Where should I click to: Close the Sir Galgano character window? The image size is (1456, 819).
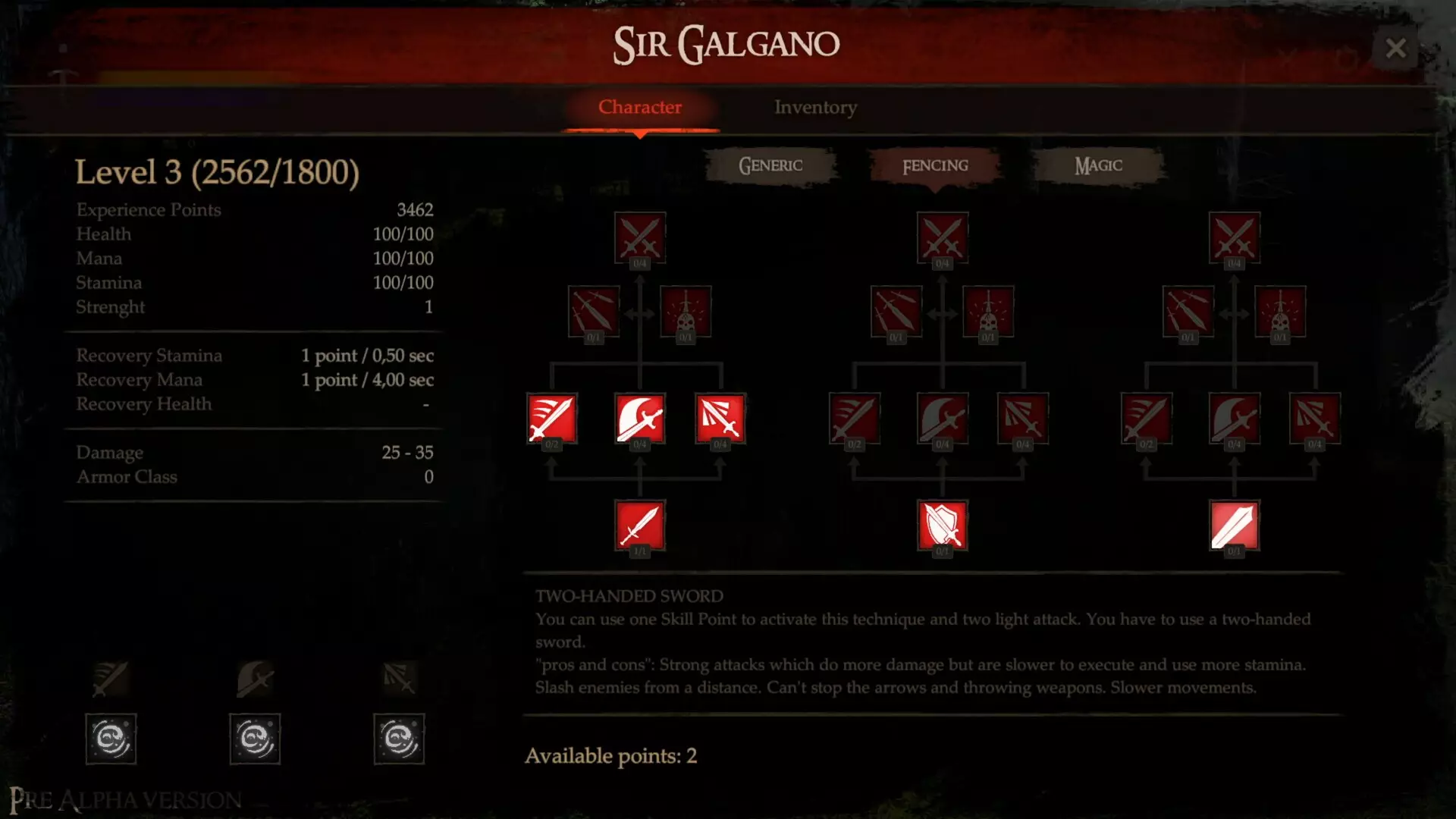[1396, 48]
